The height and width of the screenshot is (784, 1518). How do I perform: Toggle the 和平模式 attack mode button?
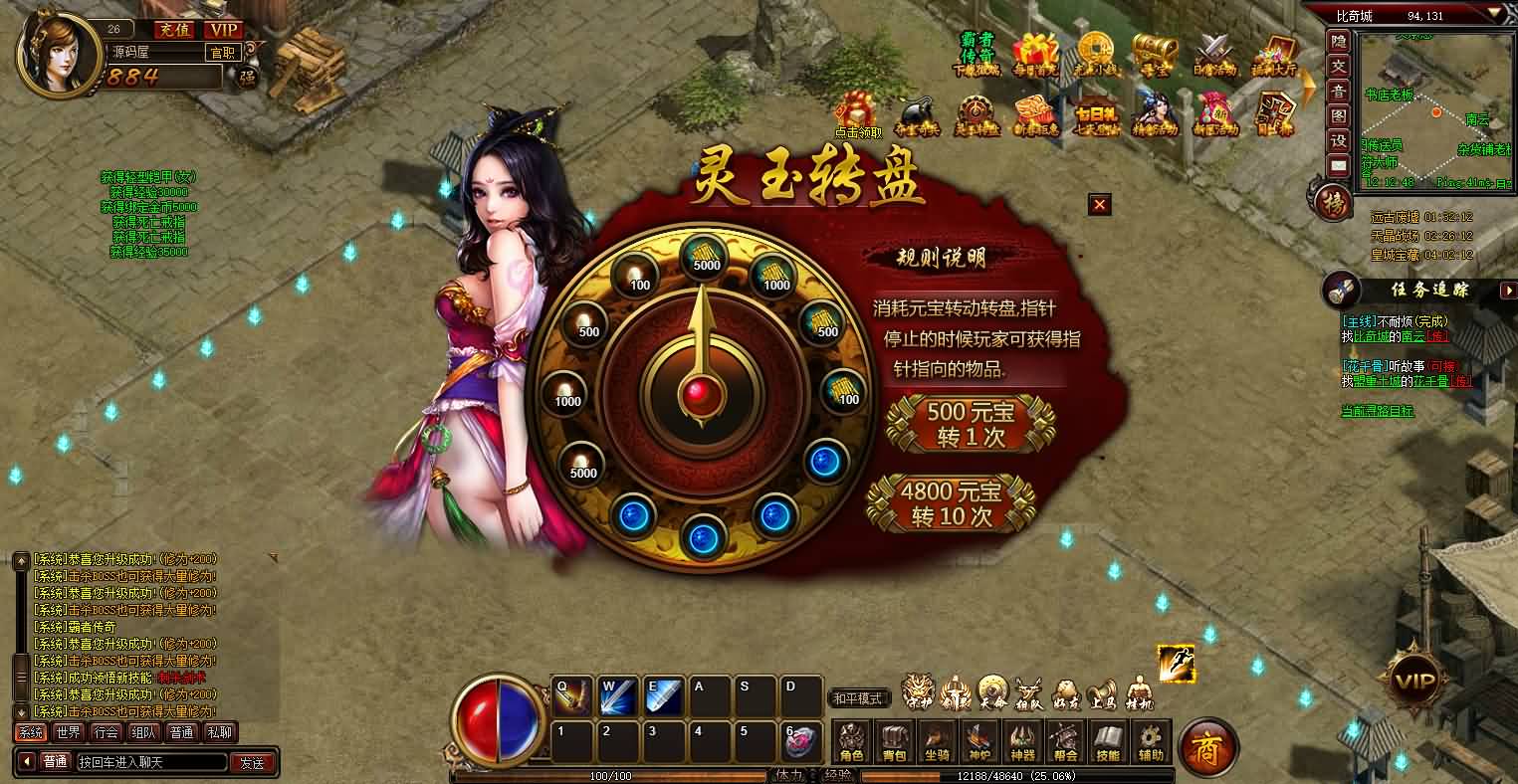click(859, 698)
